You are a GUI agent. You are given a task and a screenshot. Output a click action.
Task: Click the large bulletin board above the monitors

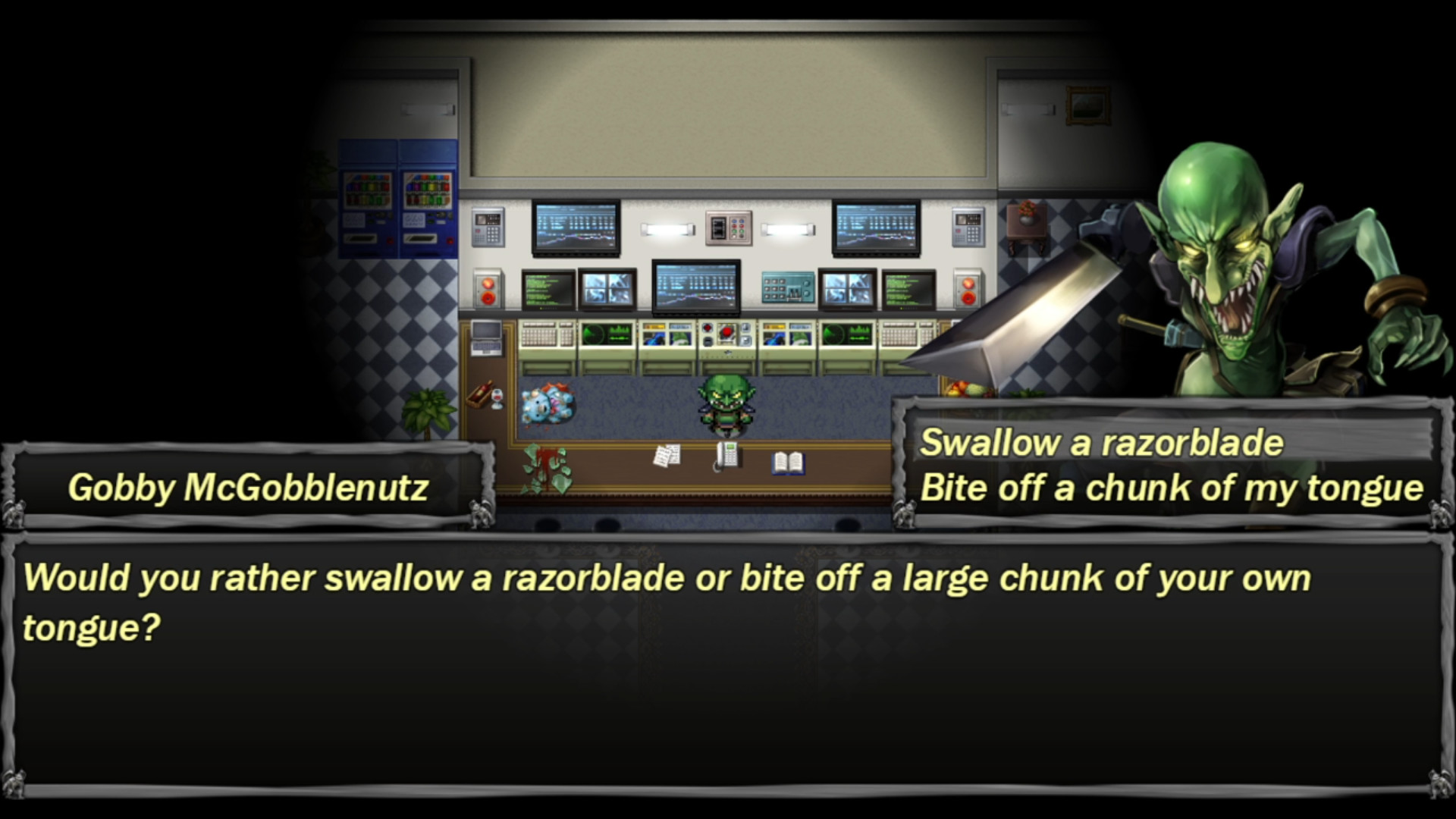click(x=728, y=118)
